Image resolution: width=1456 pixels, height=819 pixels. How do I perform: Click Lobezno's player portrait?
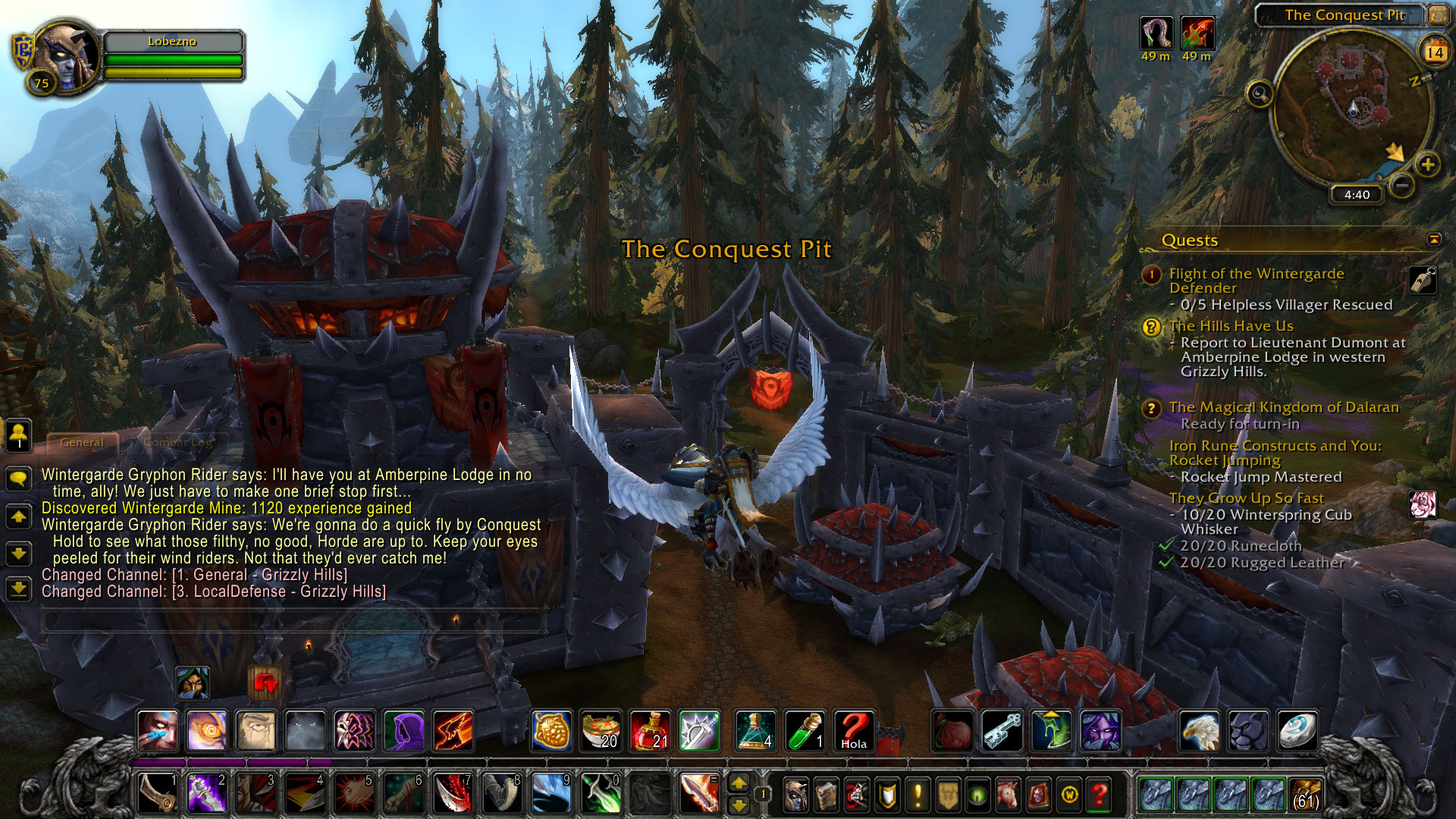(67, 57)
